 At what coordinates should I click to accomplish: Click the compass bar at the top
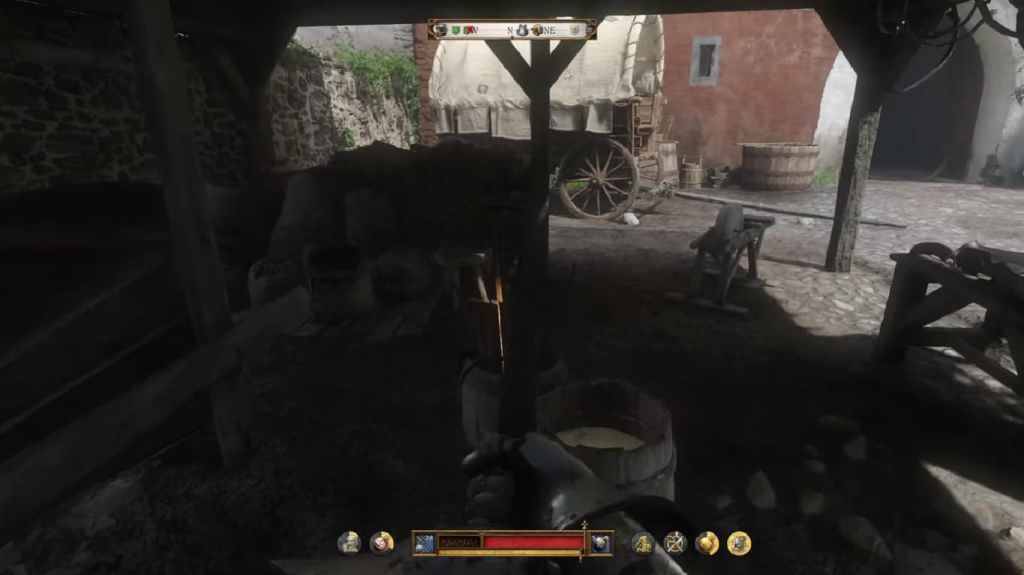click(512, 30)
